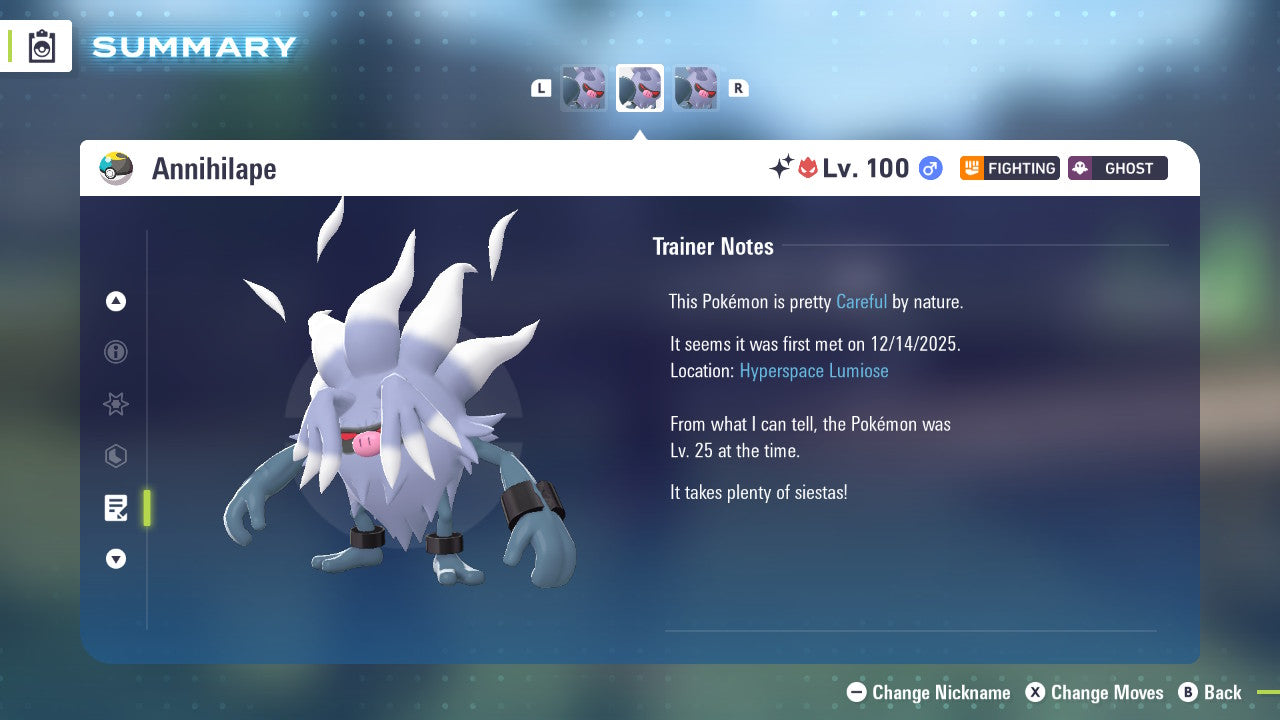
Task: Click the up arrow to previous summary page
Action: (115, 301)
